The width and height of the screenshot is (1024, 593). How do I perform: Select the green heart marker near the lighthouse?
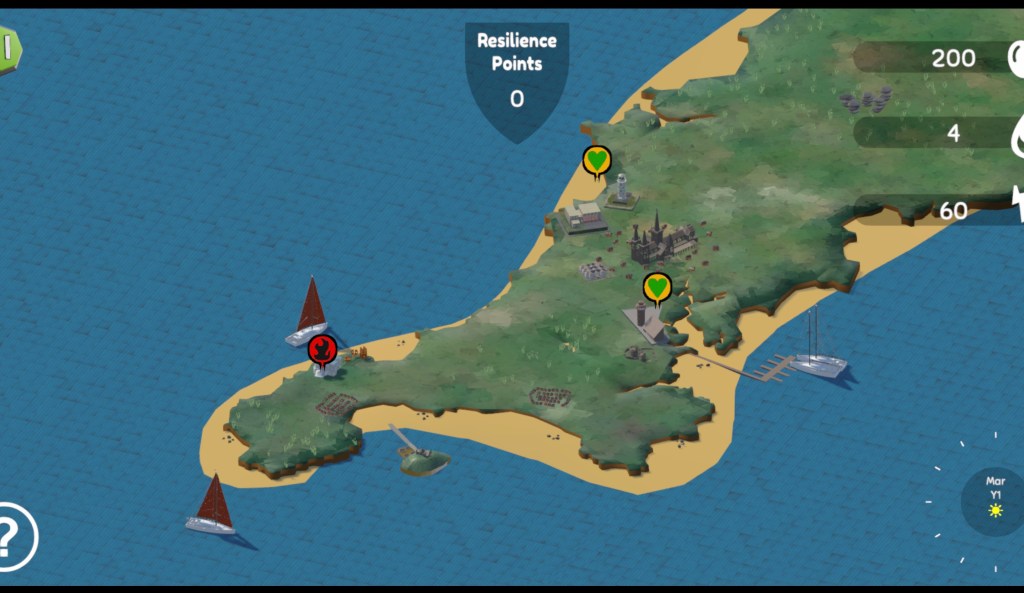tap(597, 160)
